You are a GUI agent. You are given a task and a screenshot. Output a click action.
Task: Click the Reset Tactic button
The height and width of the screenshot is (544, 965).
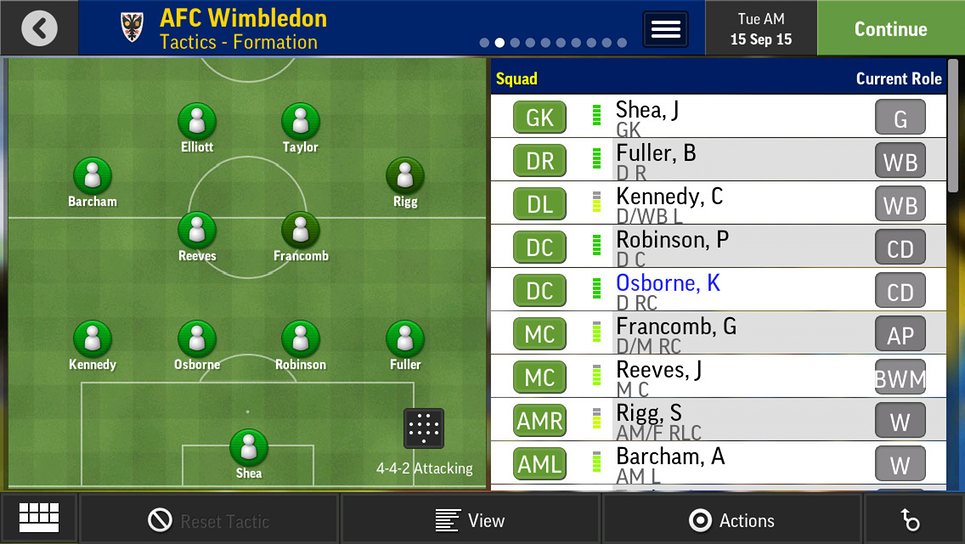pyautogui.click(x=209, y=520)
